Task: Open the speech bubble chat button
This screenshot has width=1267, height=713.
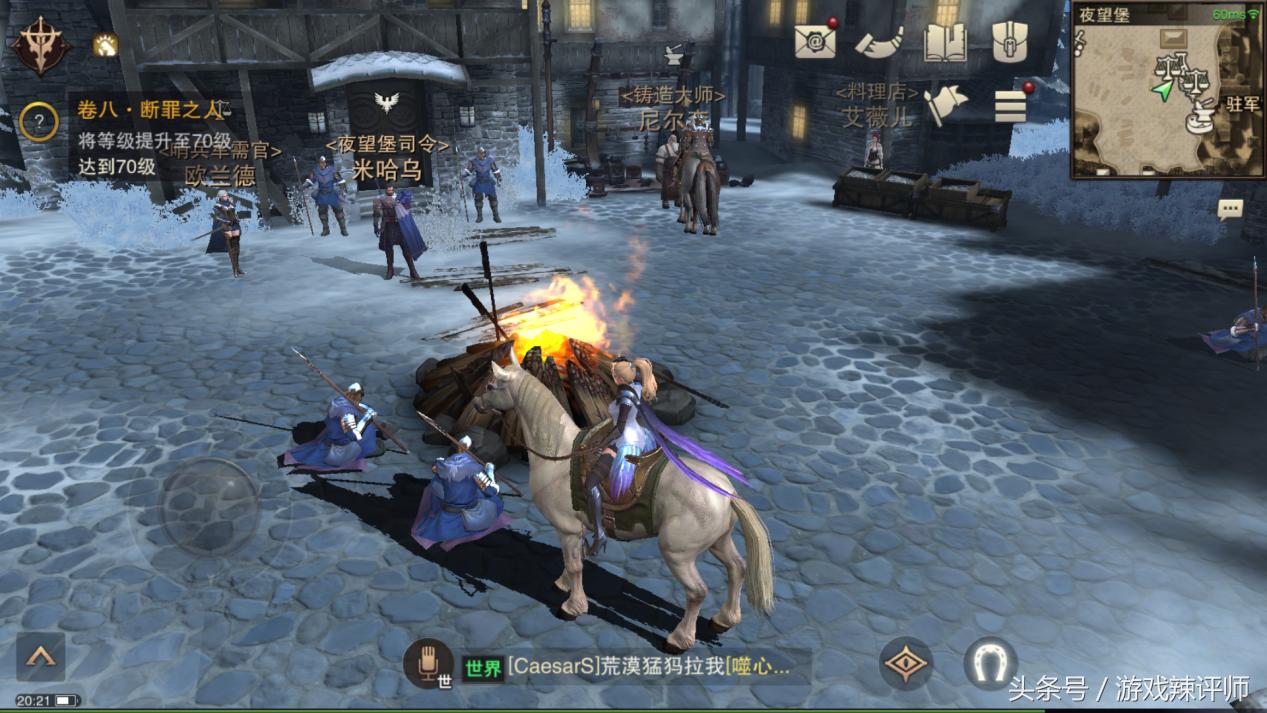Action: (1230, 209)
